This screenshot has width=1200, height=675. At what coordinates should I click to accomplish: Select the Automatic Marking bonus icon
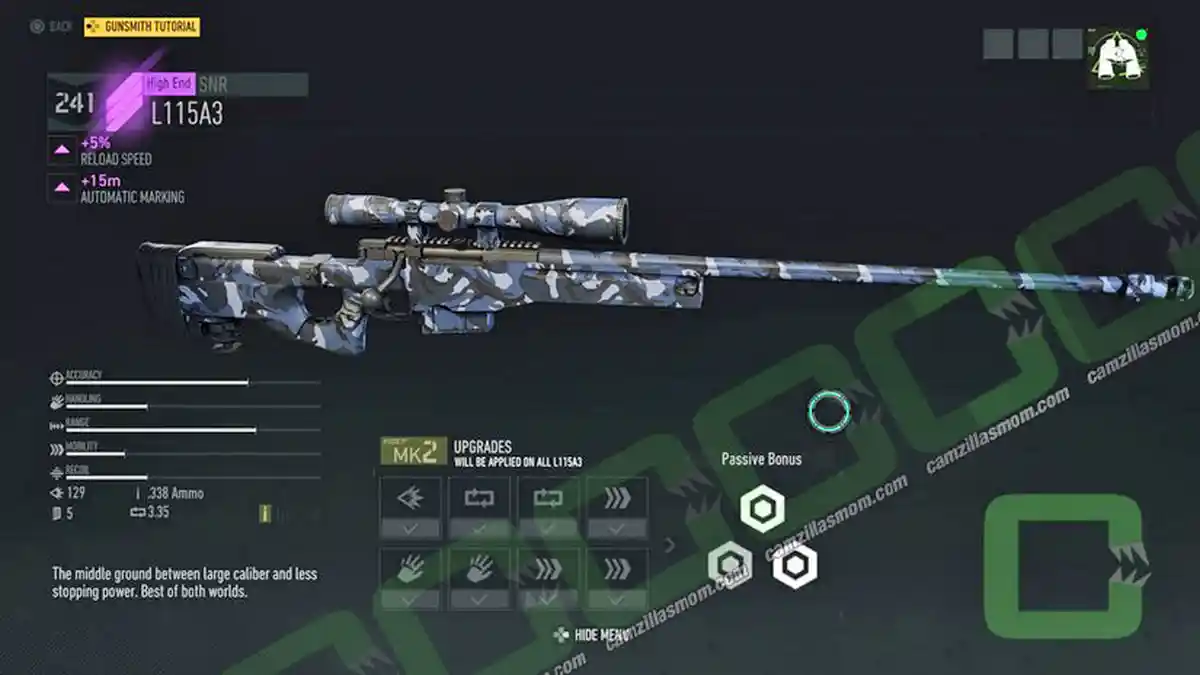tap(62, 188)
